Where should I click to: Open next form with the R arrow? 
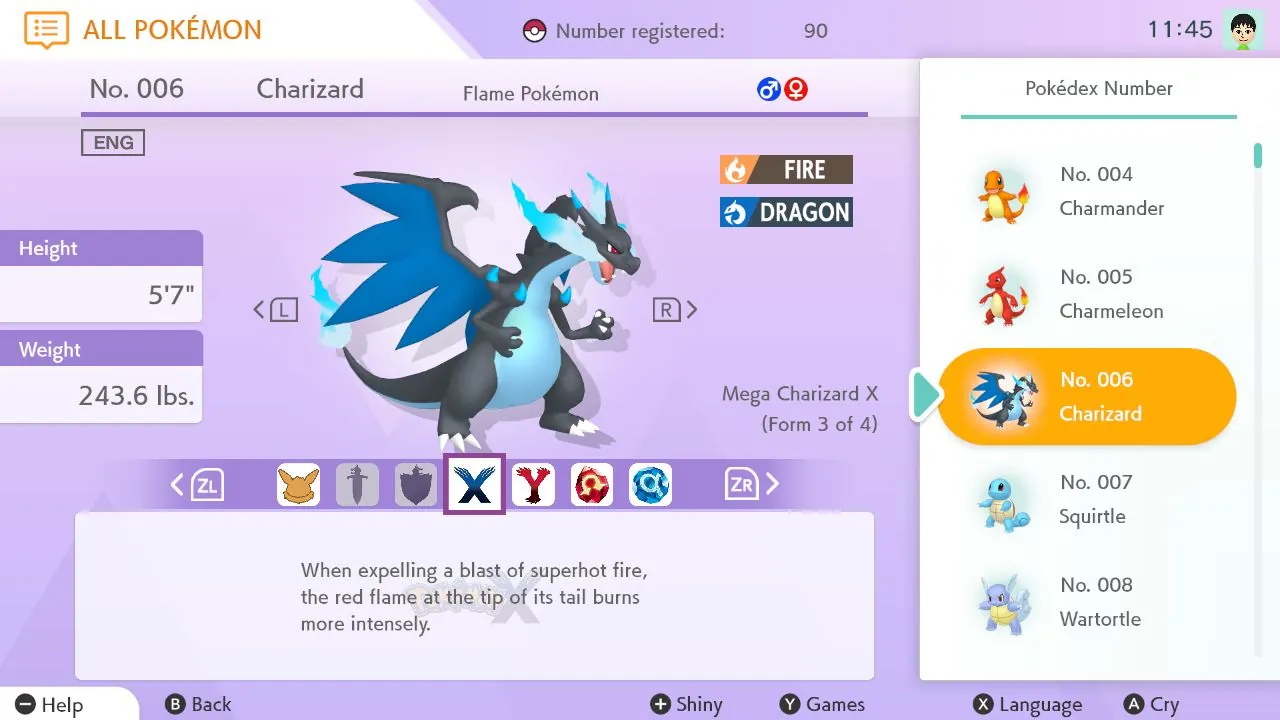678,309
